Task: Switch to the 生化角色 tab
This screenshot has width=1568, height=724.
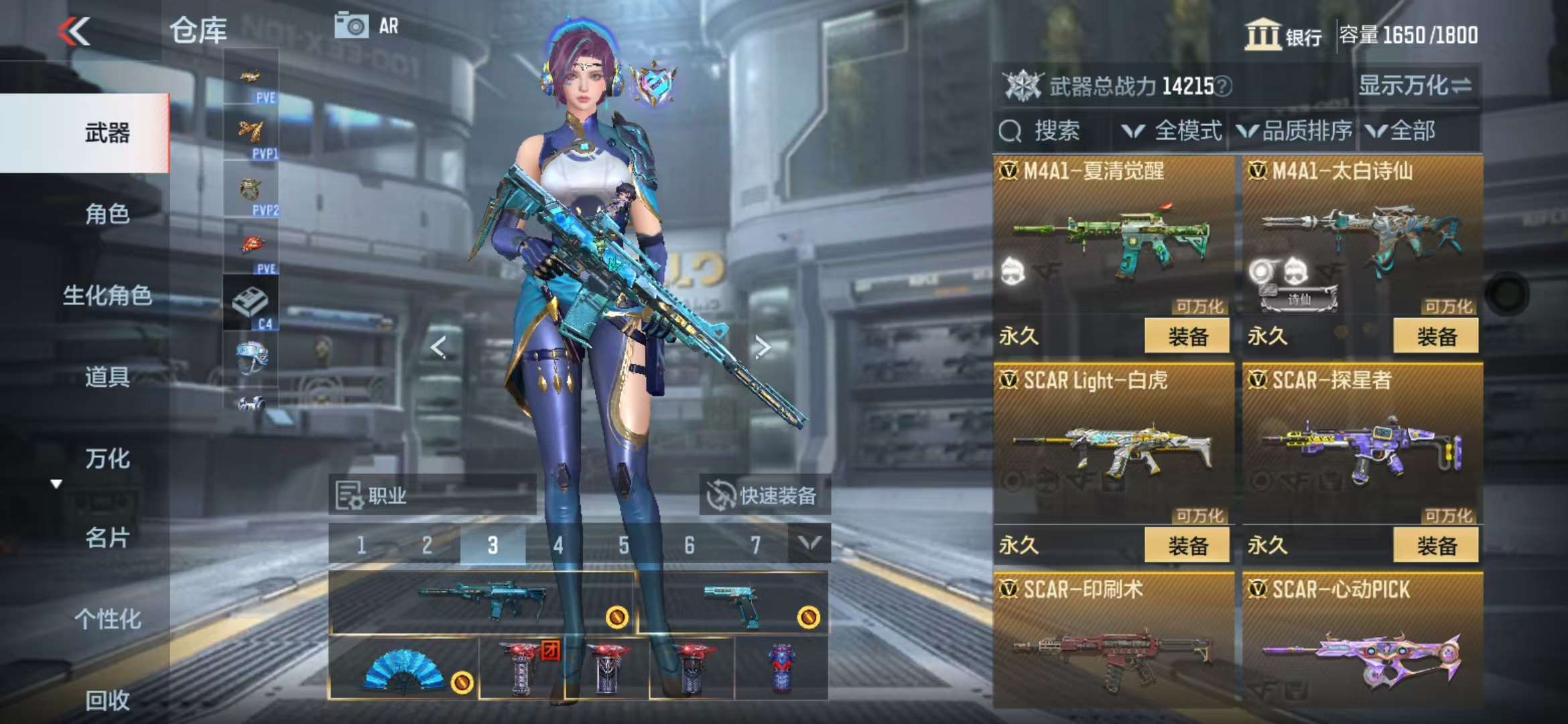Action: click(107, 296)
